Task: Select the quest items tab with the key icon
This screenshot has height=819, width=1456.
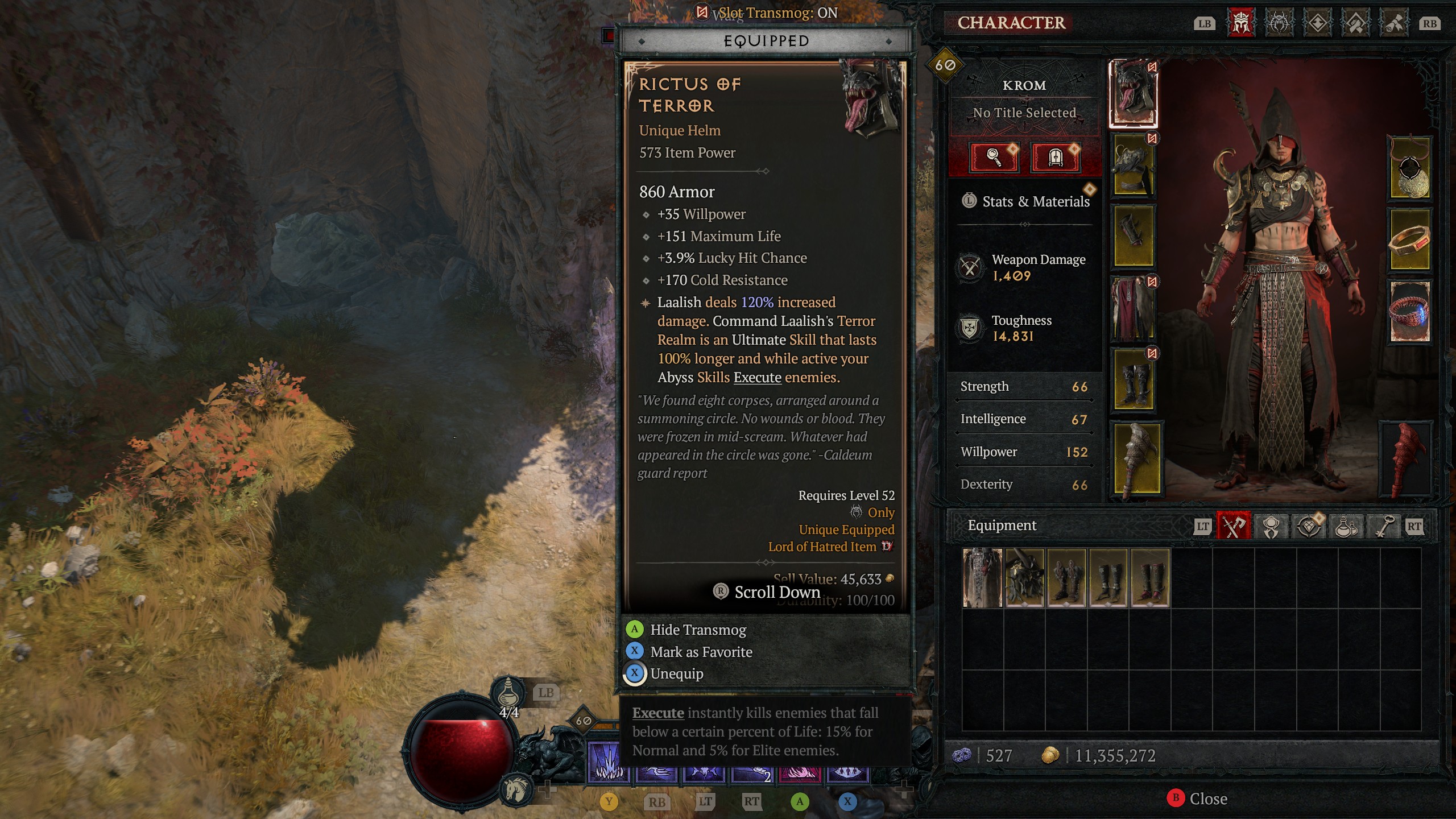Action: pos(1384,526)
